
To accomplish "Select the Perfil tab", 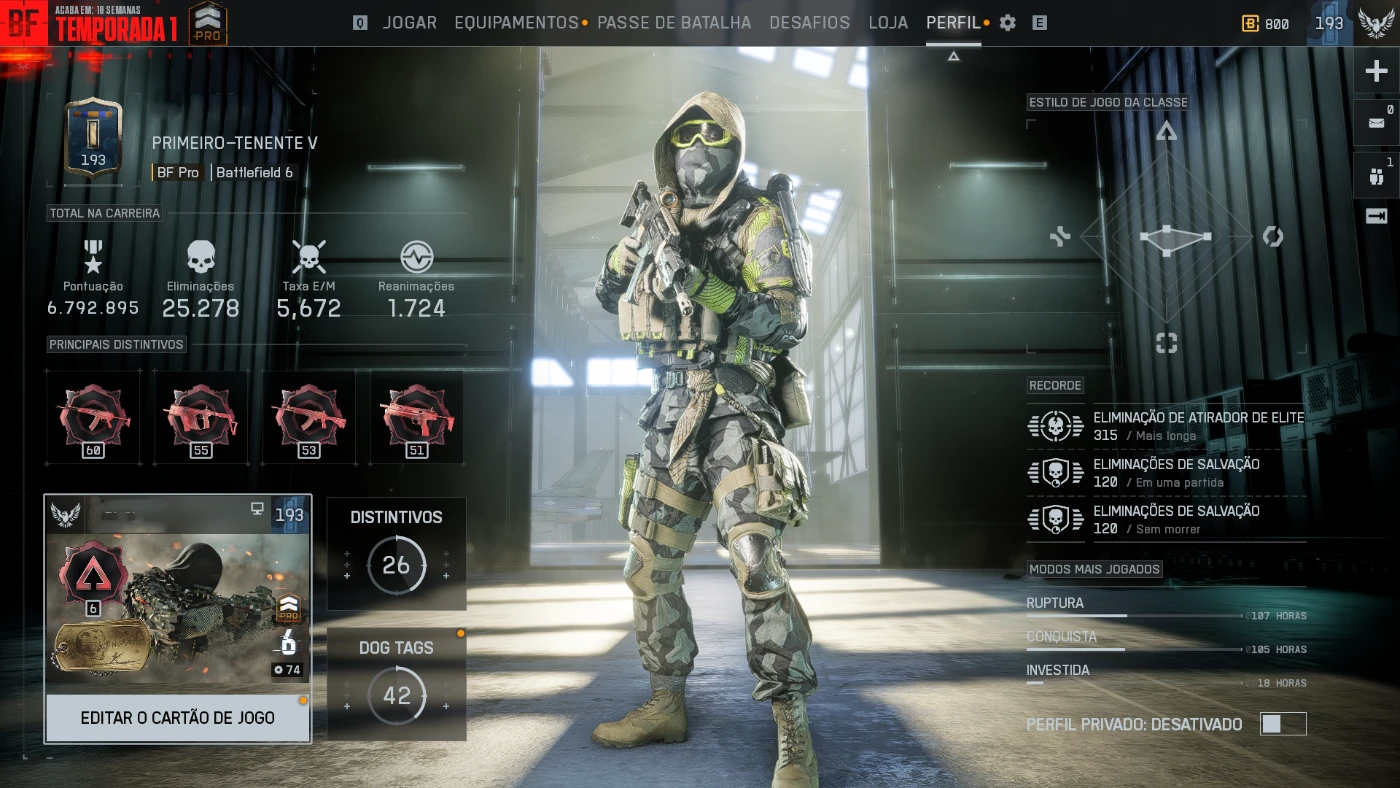I will coord(953,23).
